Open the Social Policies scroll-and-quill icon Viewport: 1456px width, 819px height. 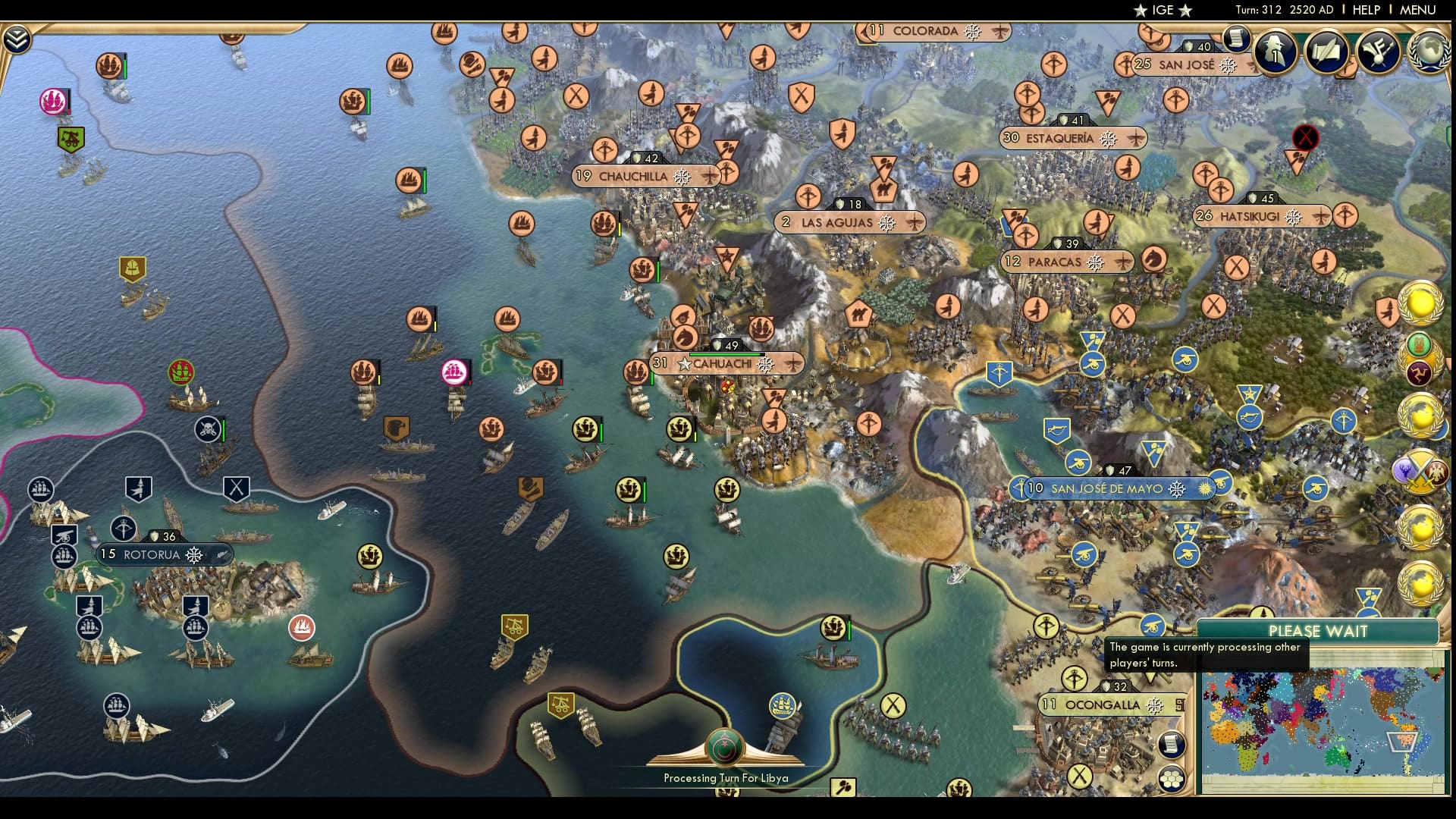click(1326, 53)
